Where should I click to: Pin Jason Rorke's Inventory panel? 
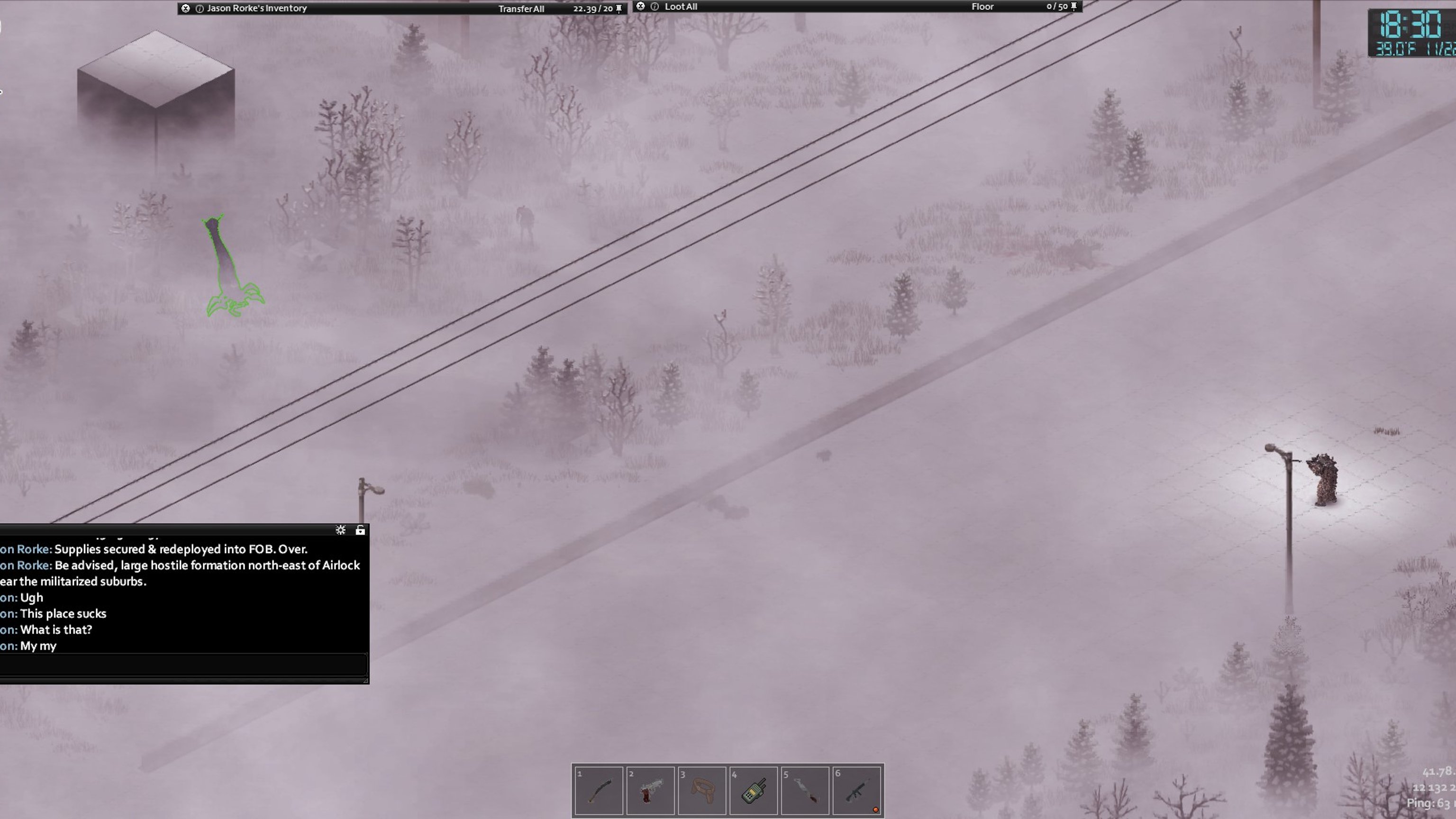[x=619, y=9]
